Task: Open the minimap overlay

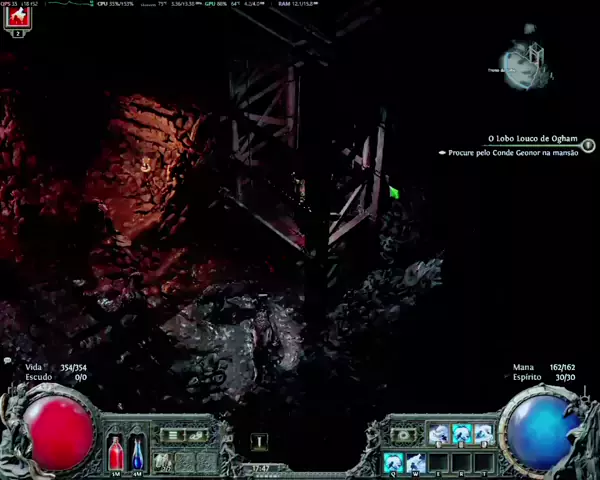Action: coord(526,64)
